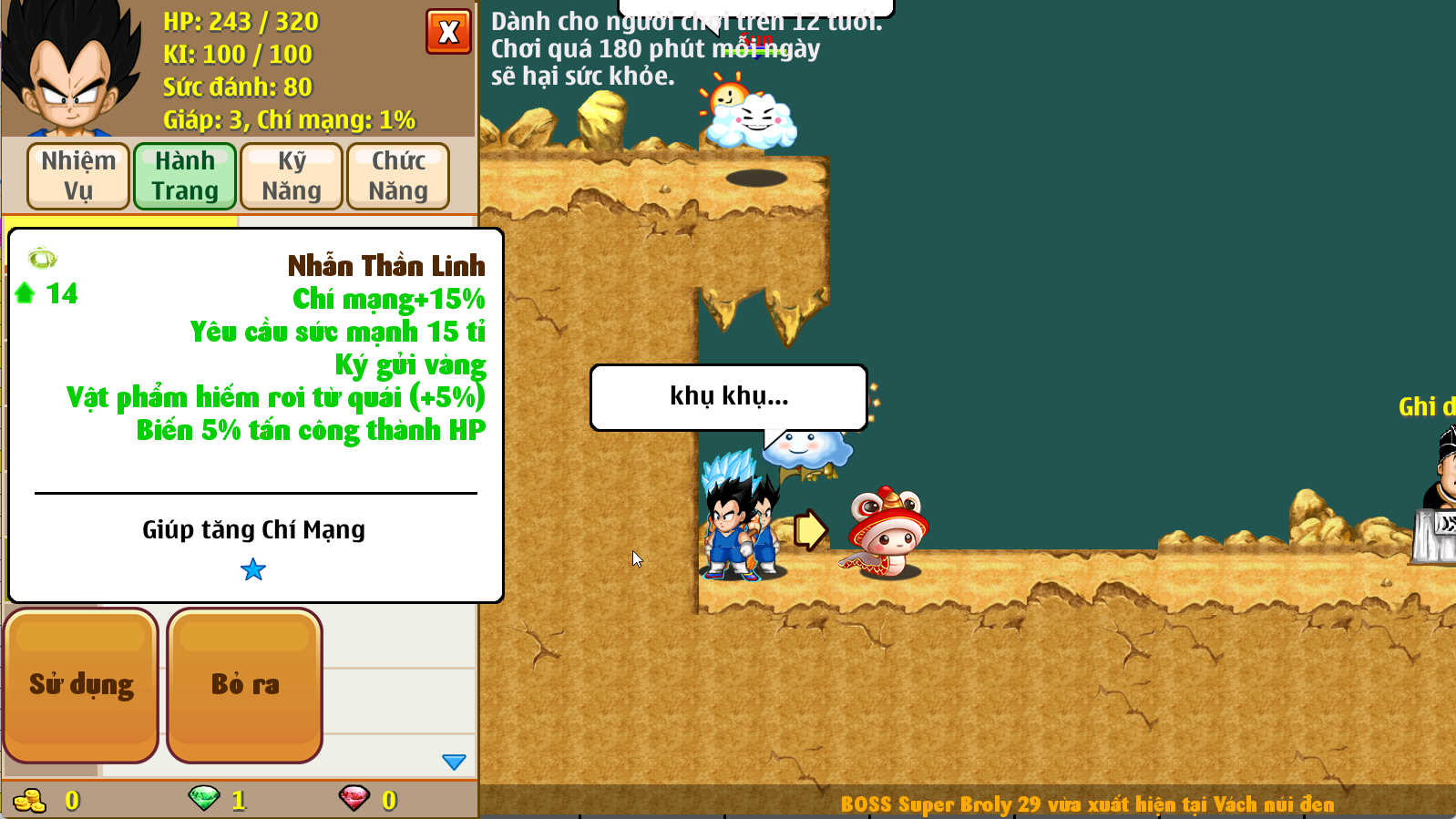Image resolution: width=1456 pixels, height=819 pixels.
Task: Select the Kỹ Năng tab
Action: (291, 175)
